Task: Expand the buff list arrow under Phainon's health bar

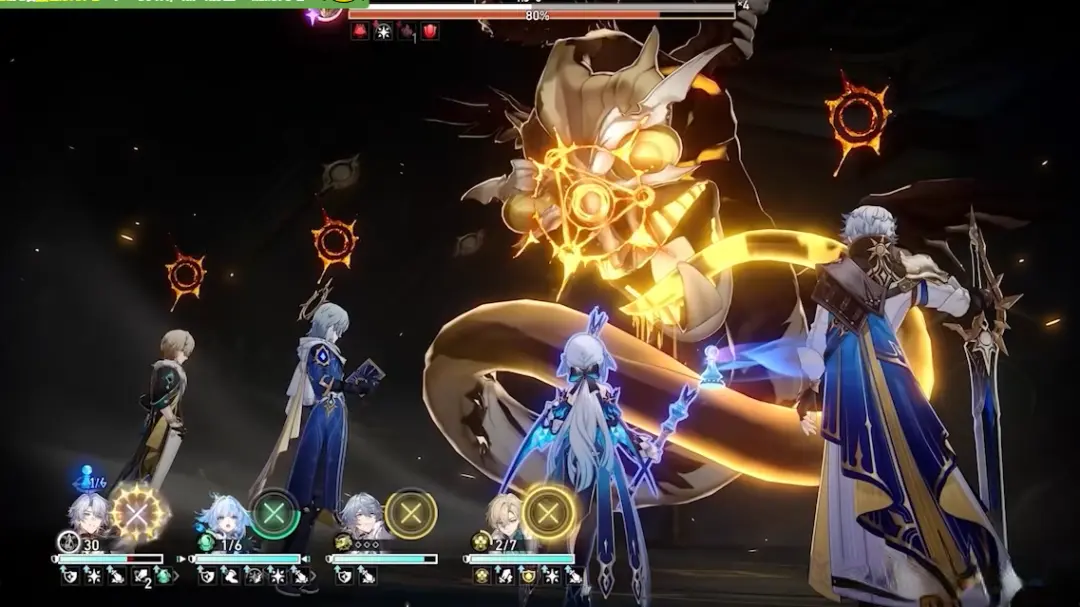Action: click(x=177, y=576)
